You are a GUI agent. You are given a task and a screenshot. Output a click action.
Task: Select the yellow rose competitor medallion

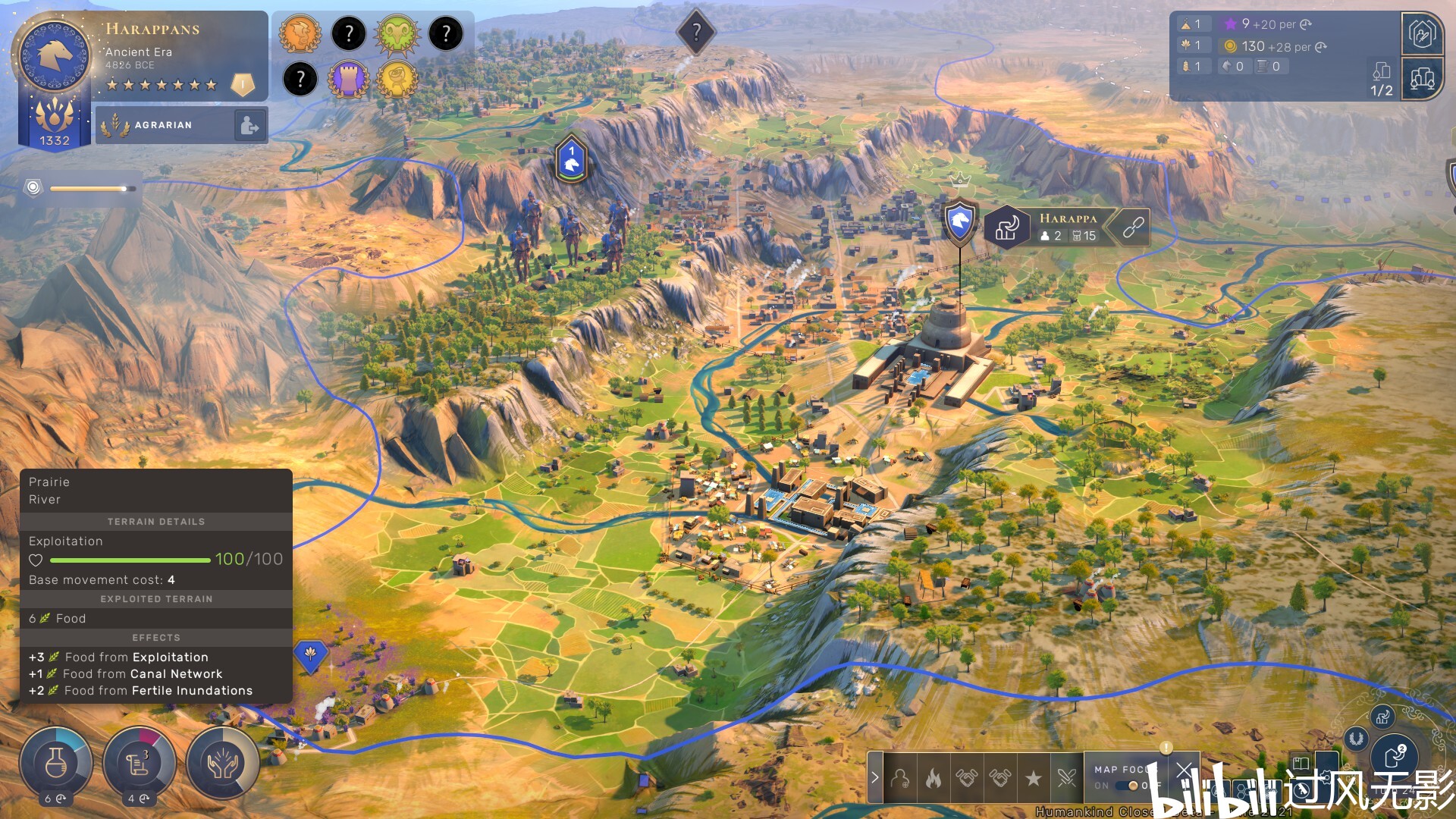pos(397,79)
